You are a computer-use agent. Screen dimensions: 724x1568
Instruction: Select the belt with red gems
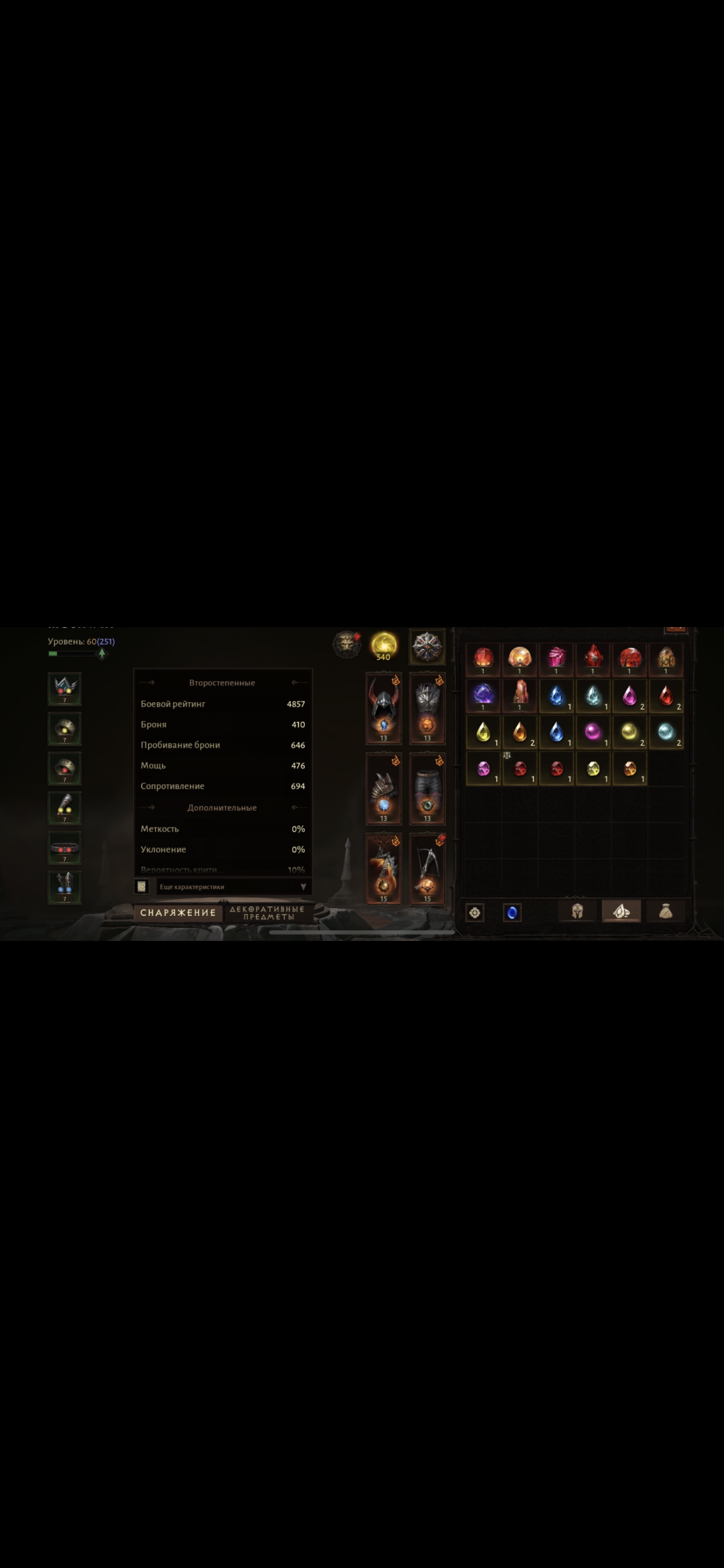(x=65, y=848)
